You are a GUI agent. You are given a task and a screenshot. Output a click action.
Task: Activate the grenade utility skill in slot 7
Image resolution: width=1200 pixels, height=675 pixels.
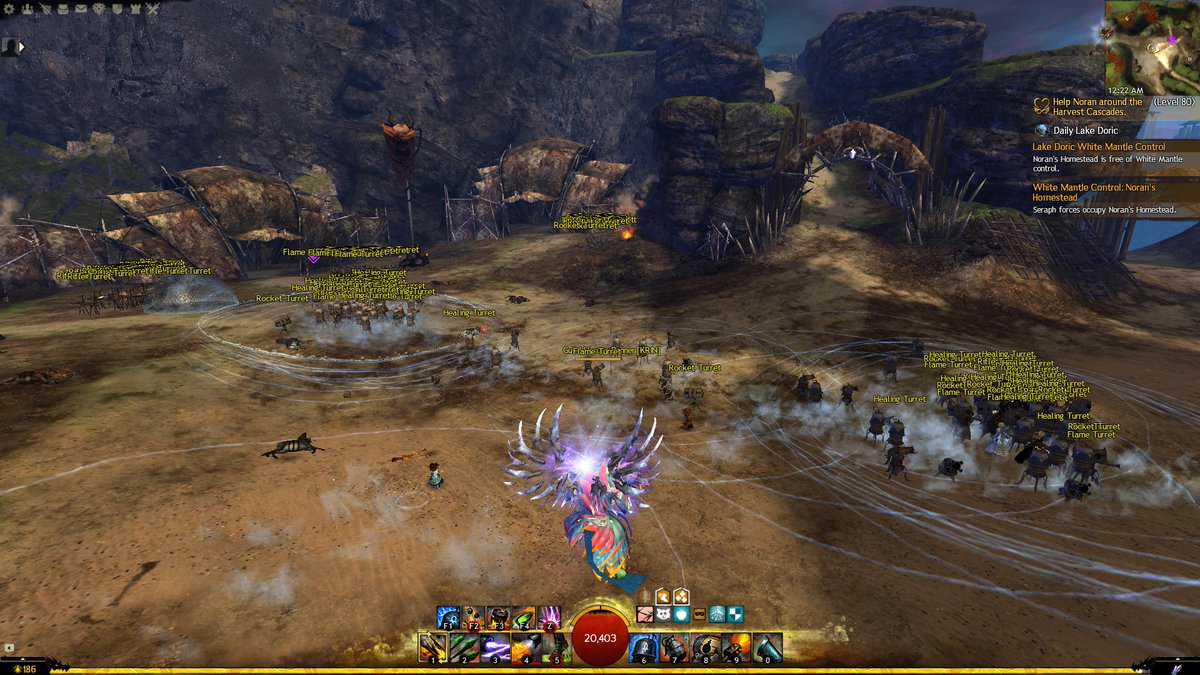click(x=674, y=647)
